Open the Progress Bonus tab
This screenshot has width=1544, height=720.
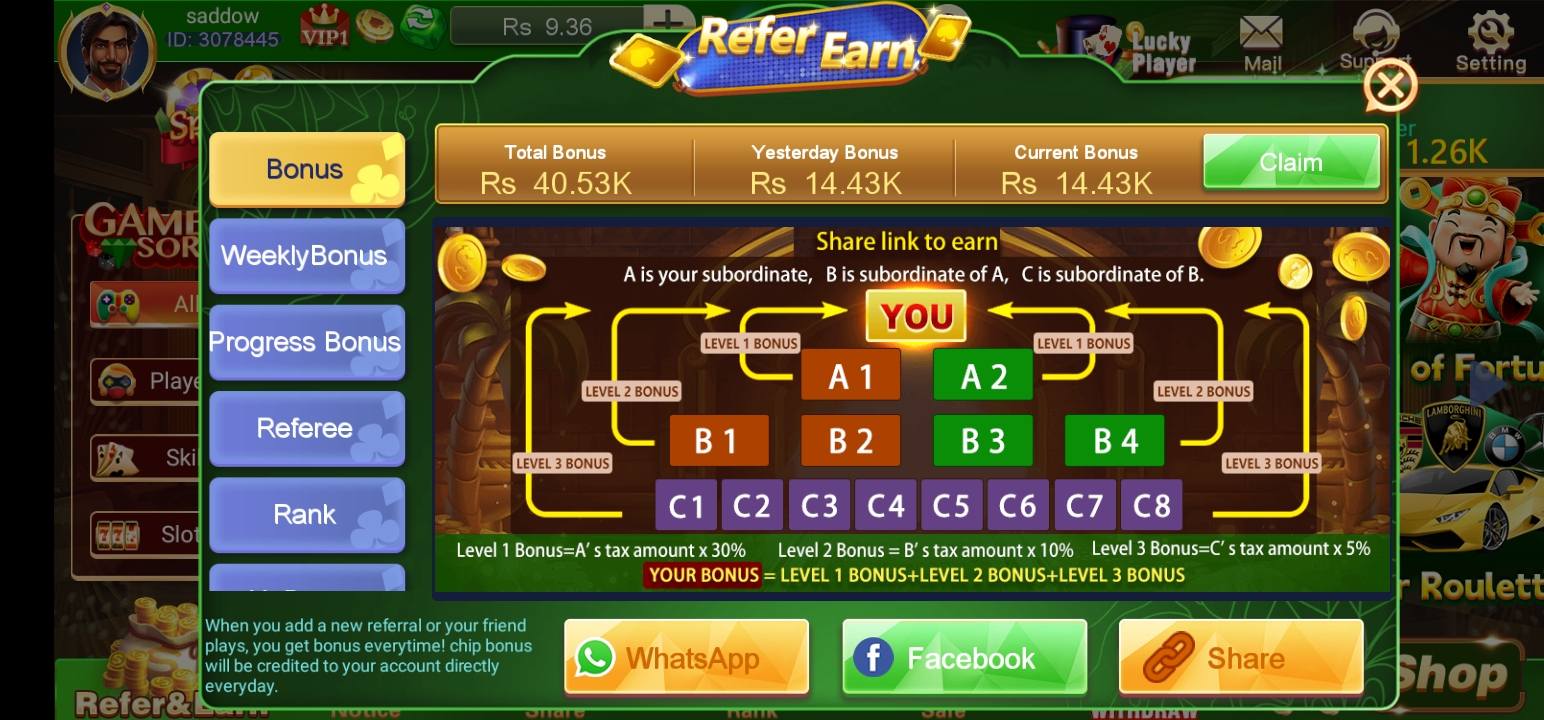pos(306,342)
